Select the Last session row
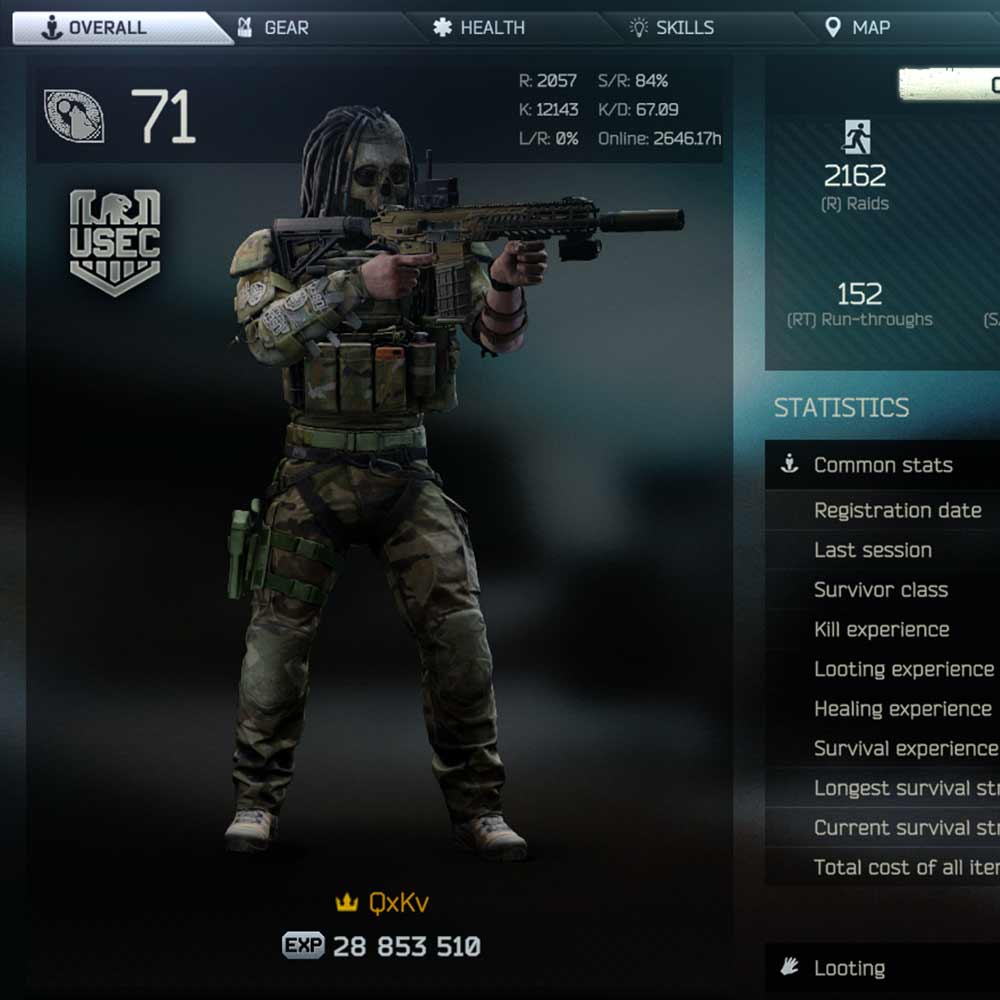 [873, 550]
